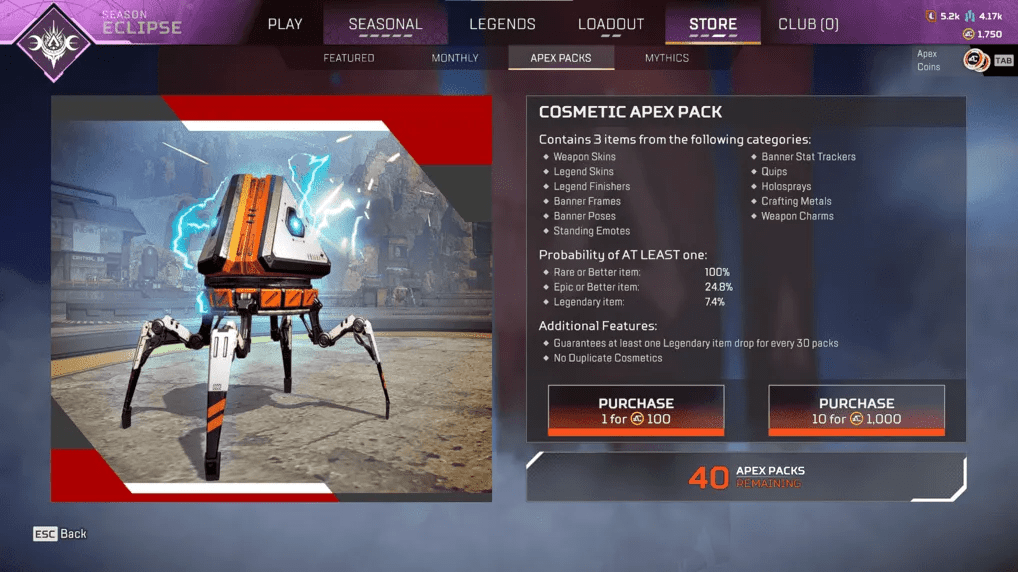Open the Play tab
The height and width of the screenshot is (572, 1018).
285,24
